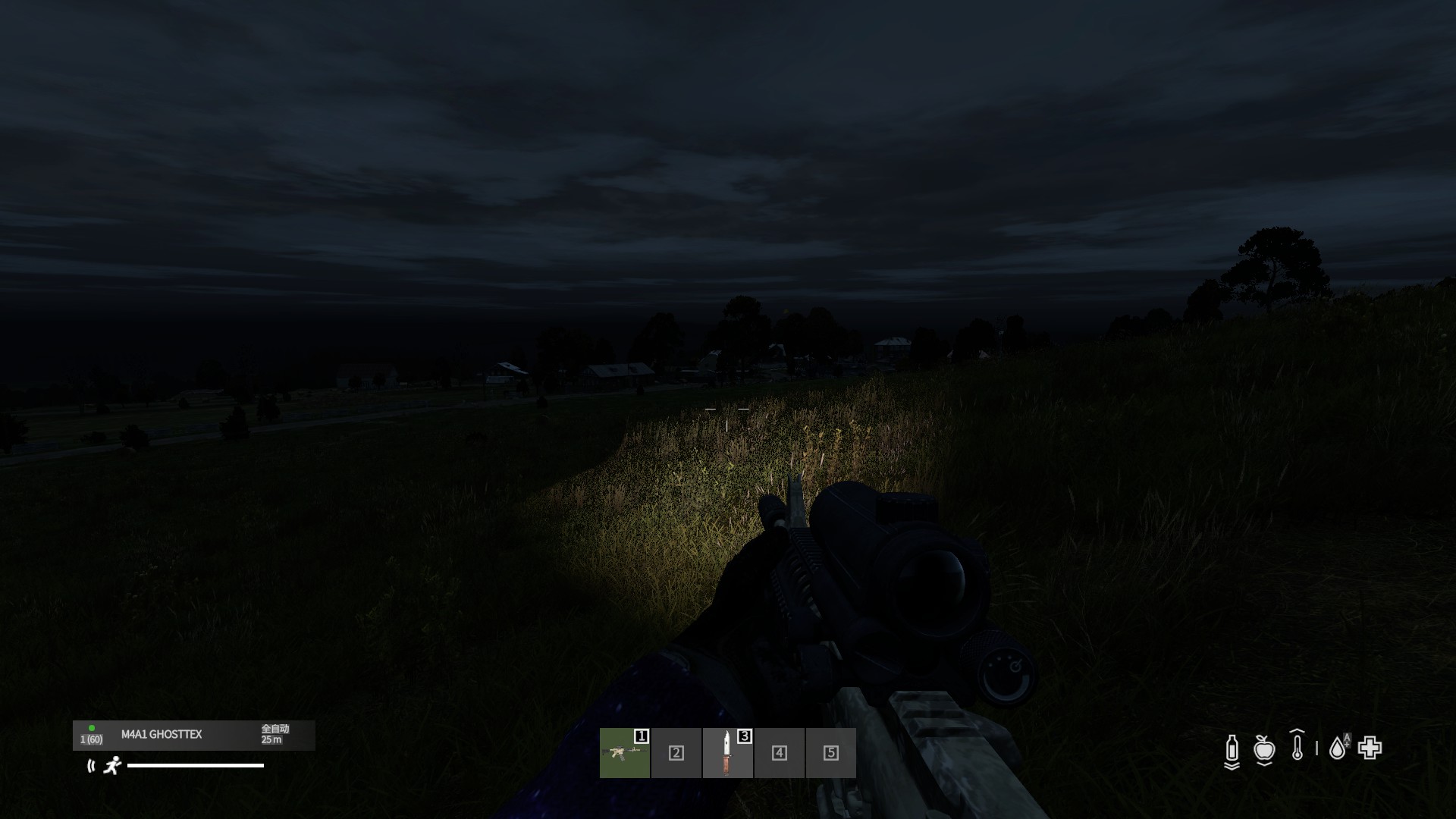Click the 25 m zeroing distance label
The width and height of the screenshot is (1456, 819).
[x=272, y=739]
